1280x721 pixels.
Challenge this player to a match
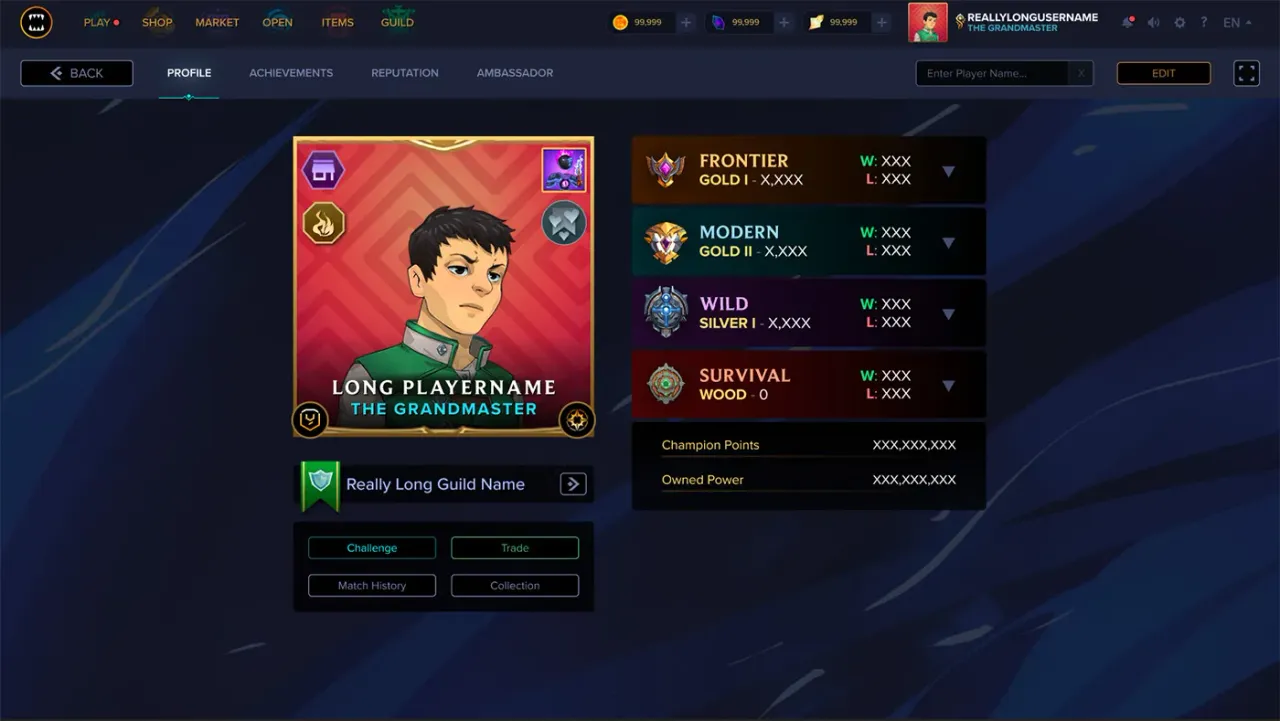(372, 548)
